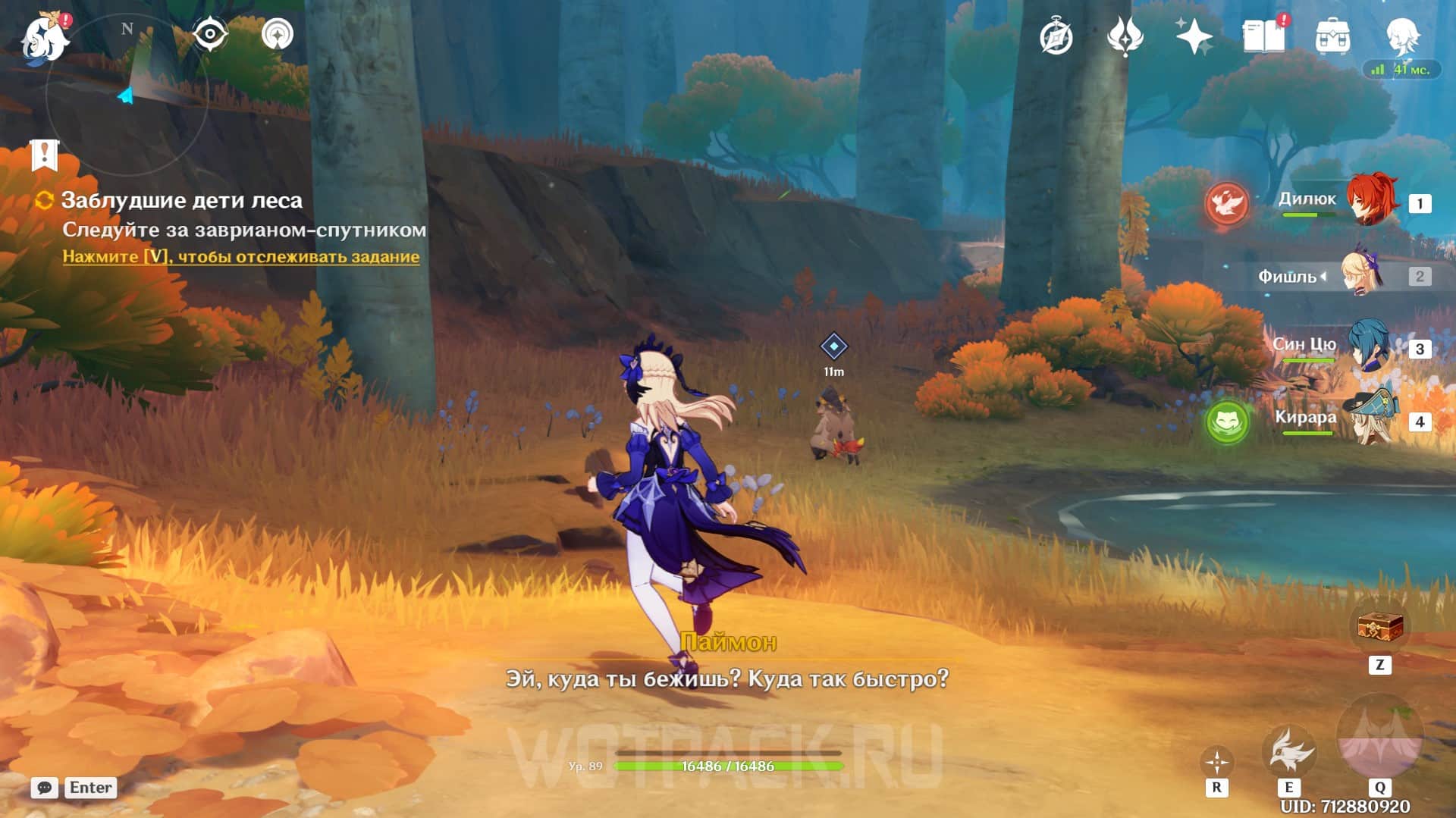Image resolution: width=1456 pixels, height=818 pixels.
Task: Open the chat speech-bubble box
Action: tap(45, 788)
